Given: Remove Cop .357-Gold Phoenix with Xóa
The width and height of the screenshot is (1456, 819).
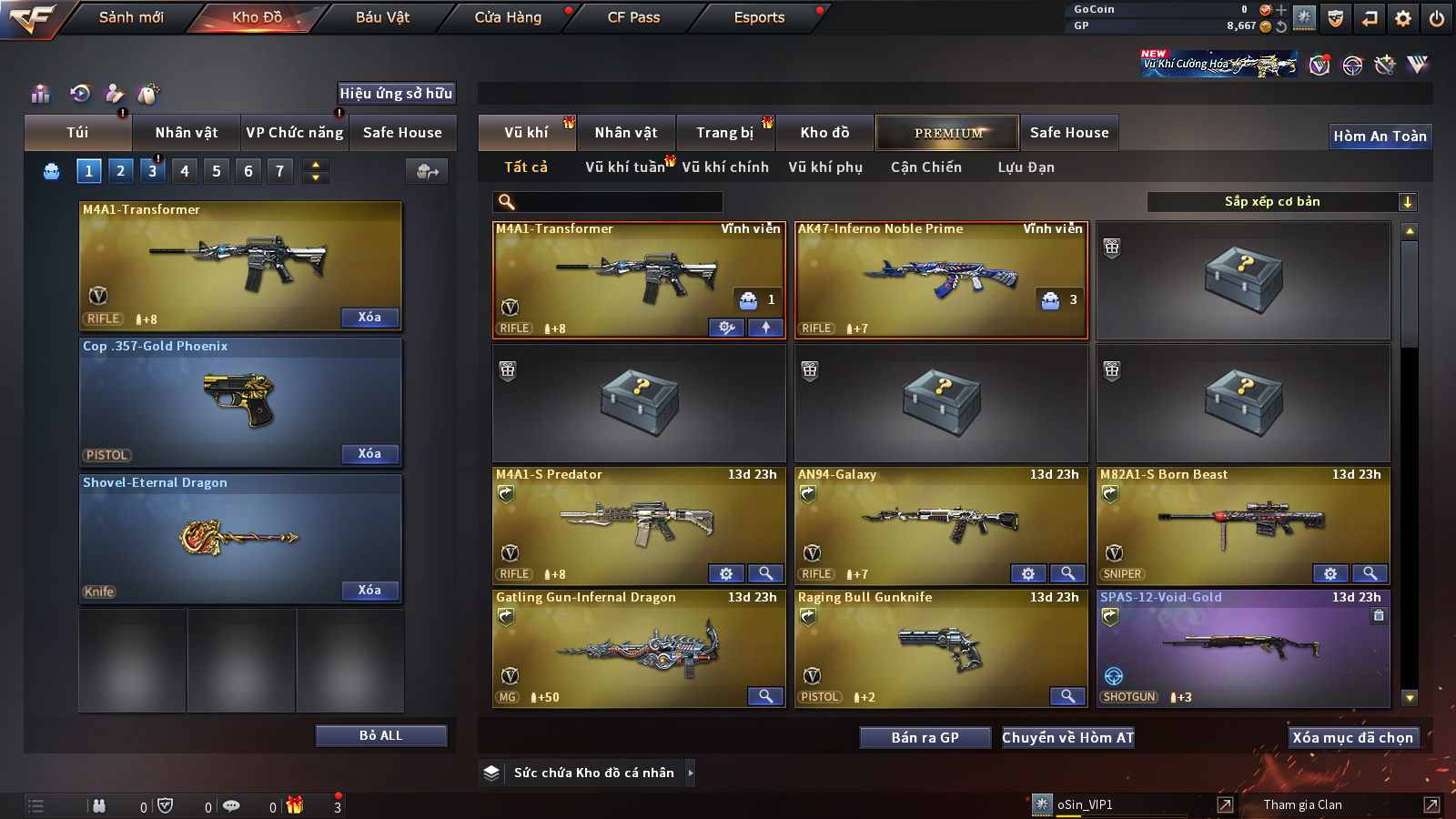Looking at the screenshot, I should [369, 454].
